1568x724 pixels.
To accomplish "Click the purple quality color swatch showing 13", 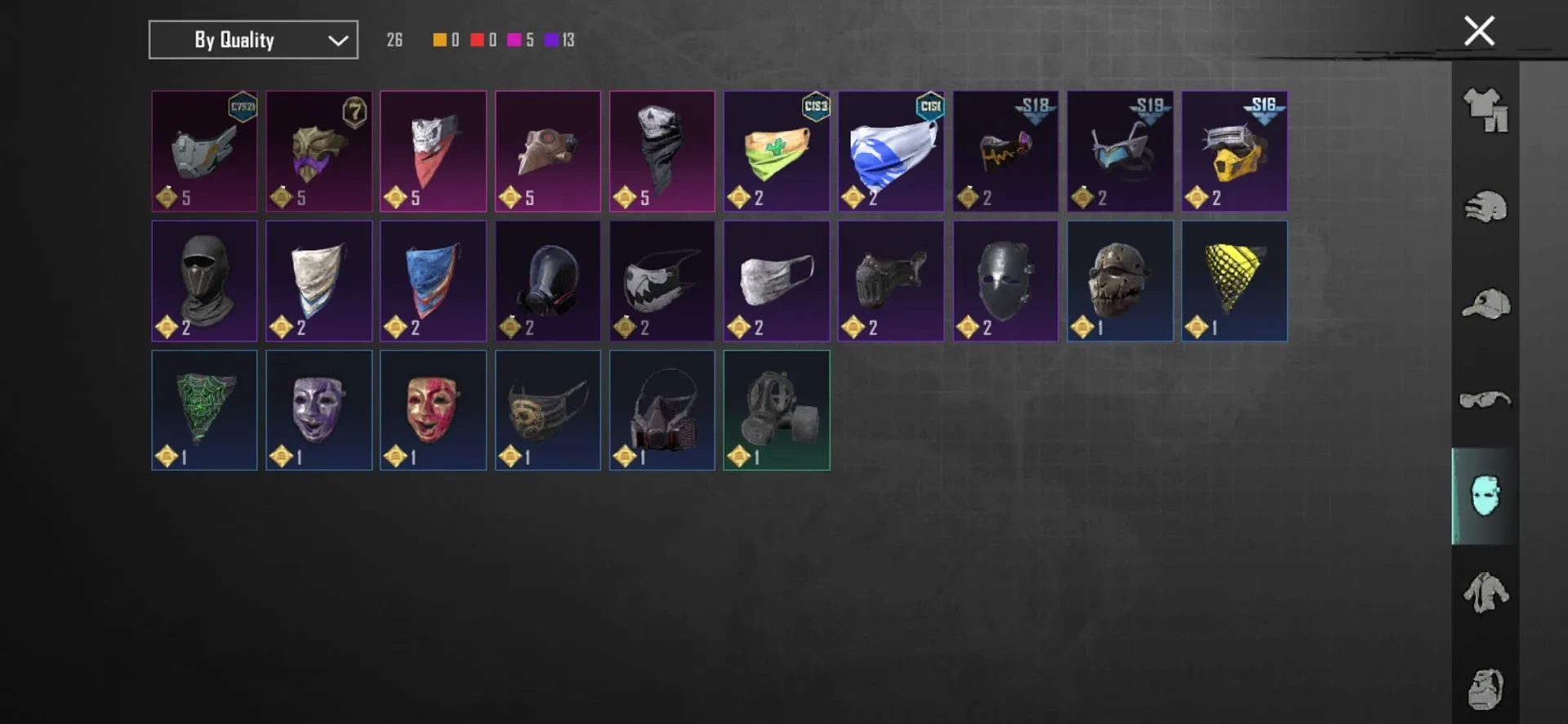I will tap(556, 39).
